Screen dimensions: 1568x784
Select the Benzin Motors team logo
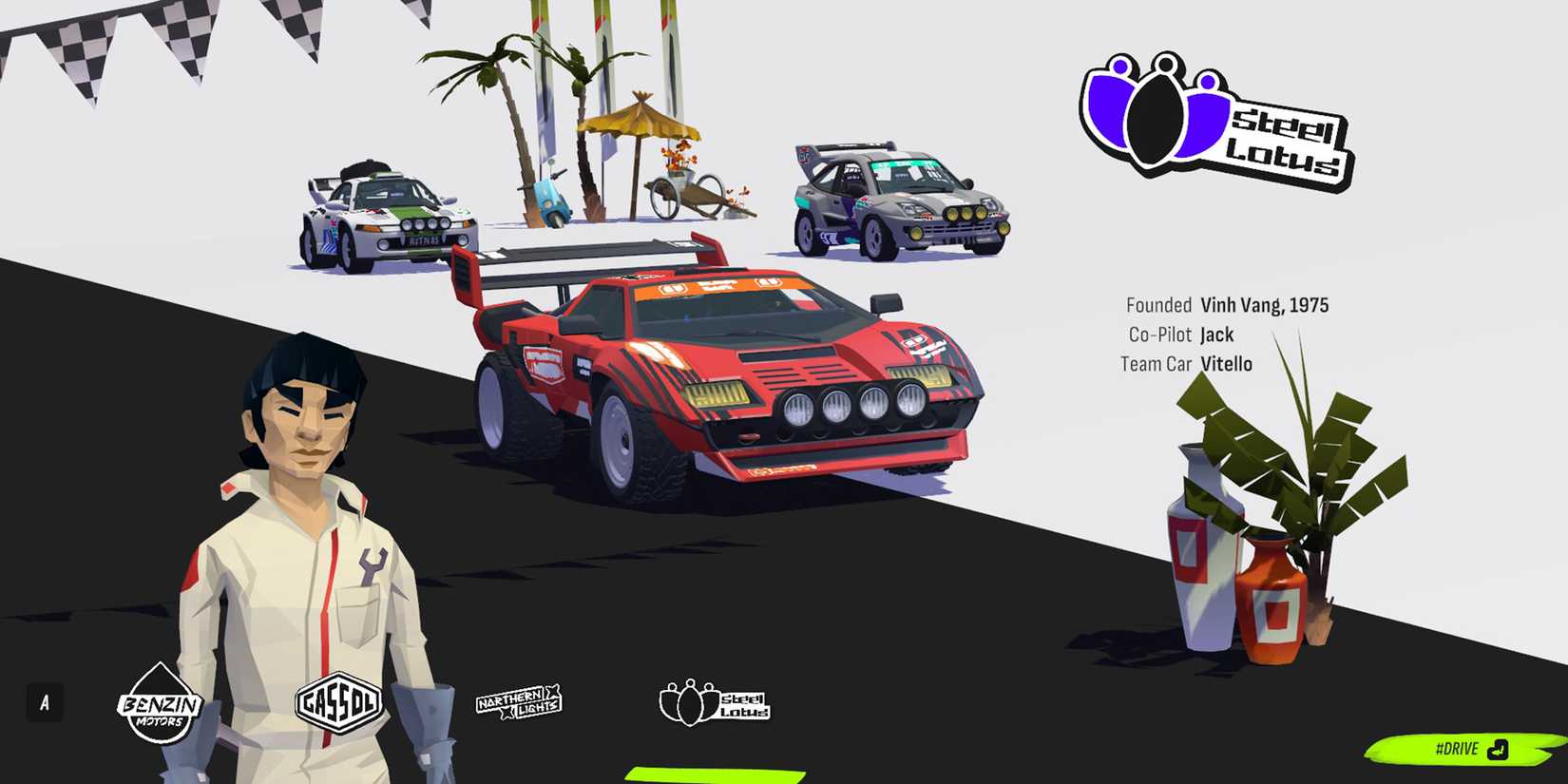click(159, 708)
